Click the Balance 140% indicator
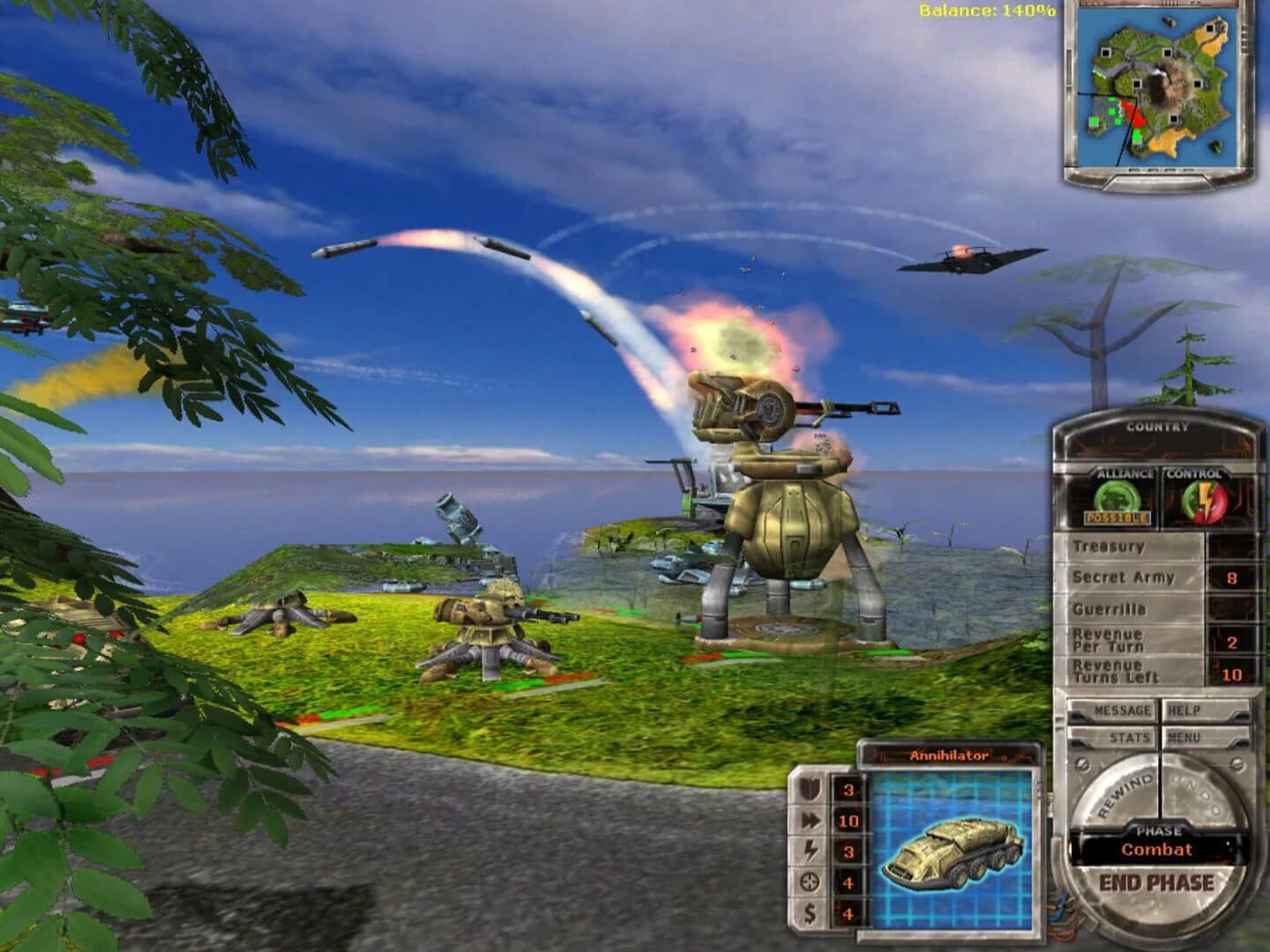 (986, 11)
